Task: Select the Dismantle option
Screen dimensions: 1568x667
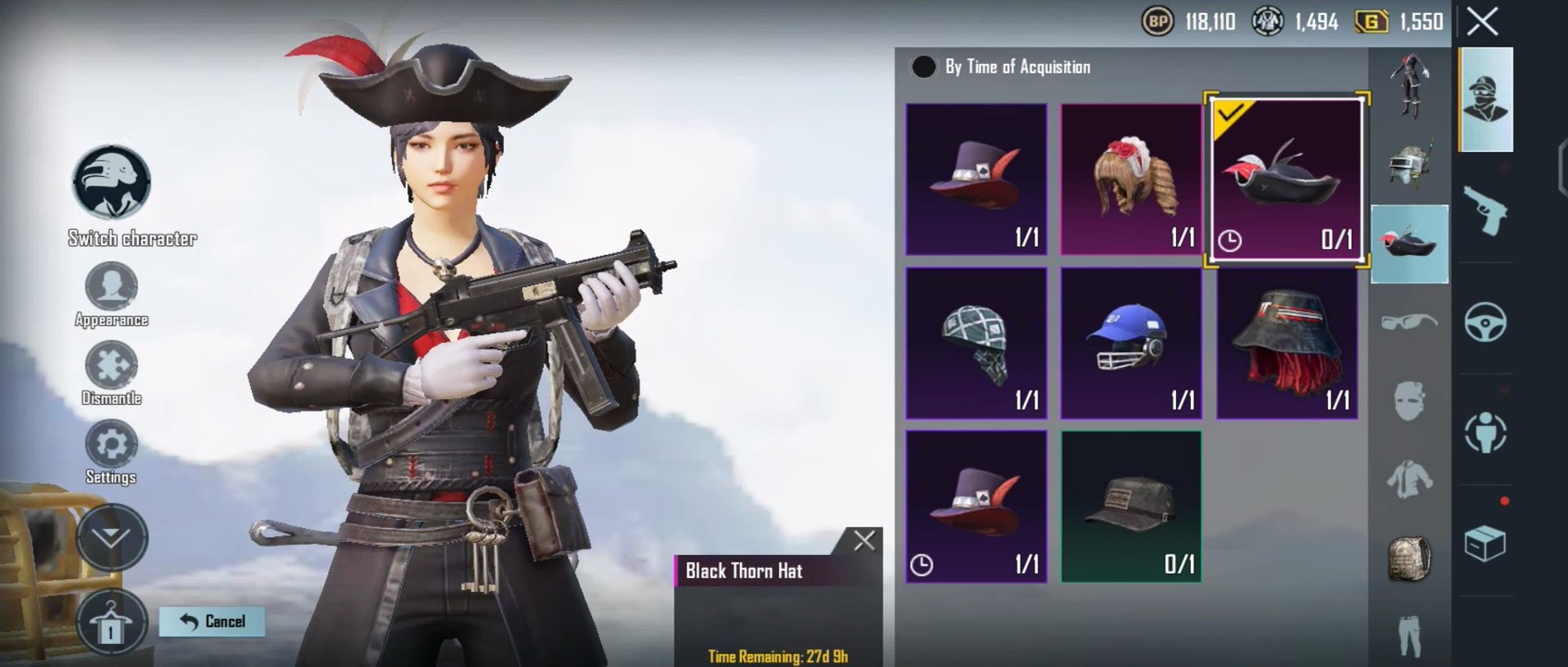Action: (111, 367)
